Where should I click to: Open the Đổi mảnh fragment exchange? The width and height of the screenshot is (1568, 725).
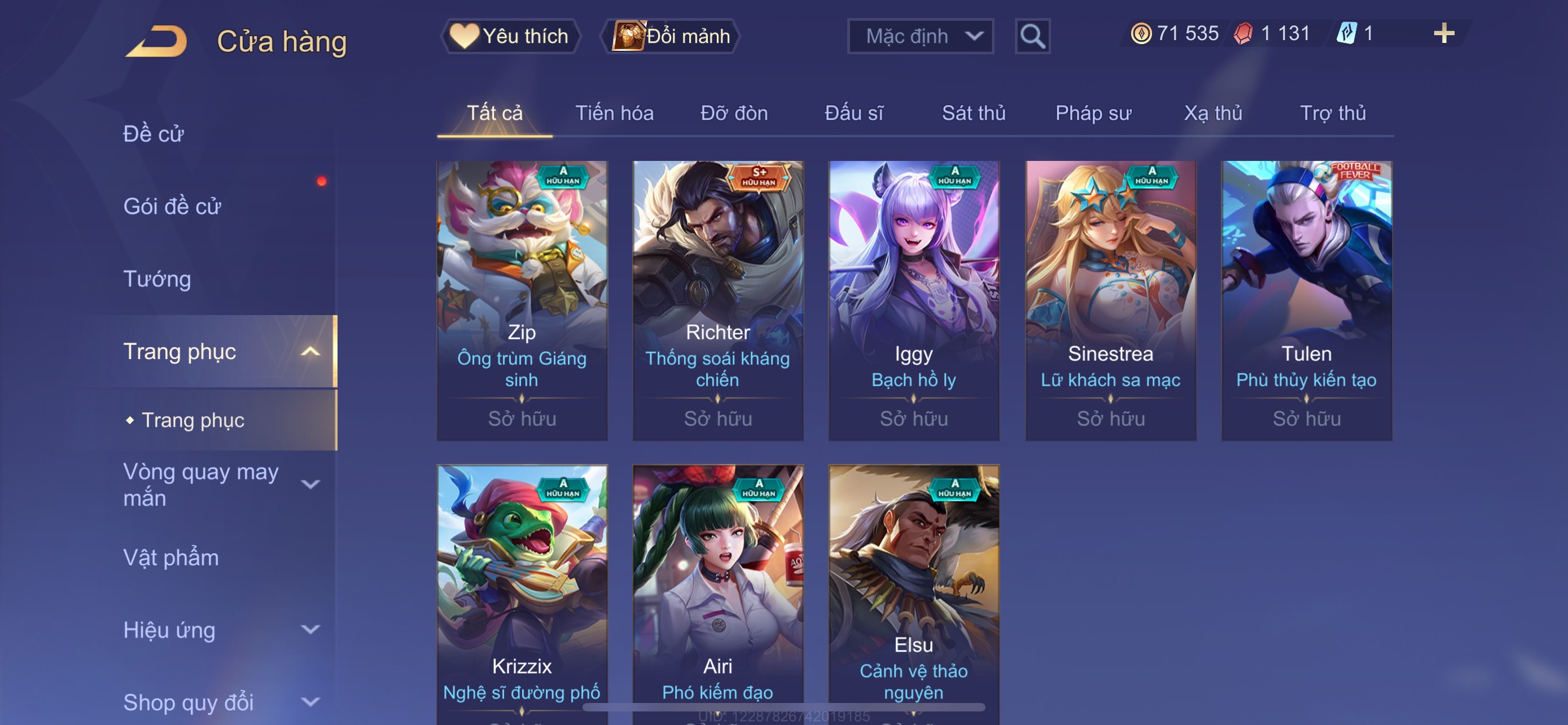671,36
